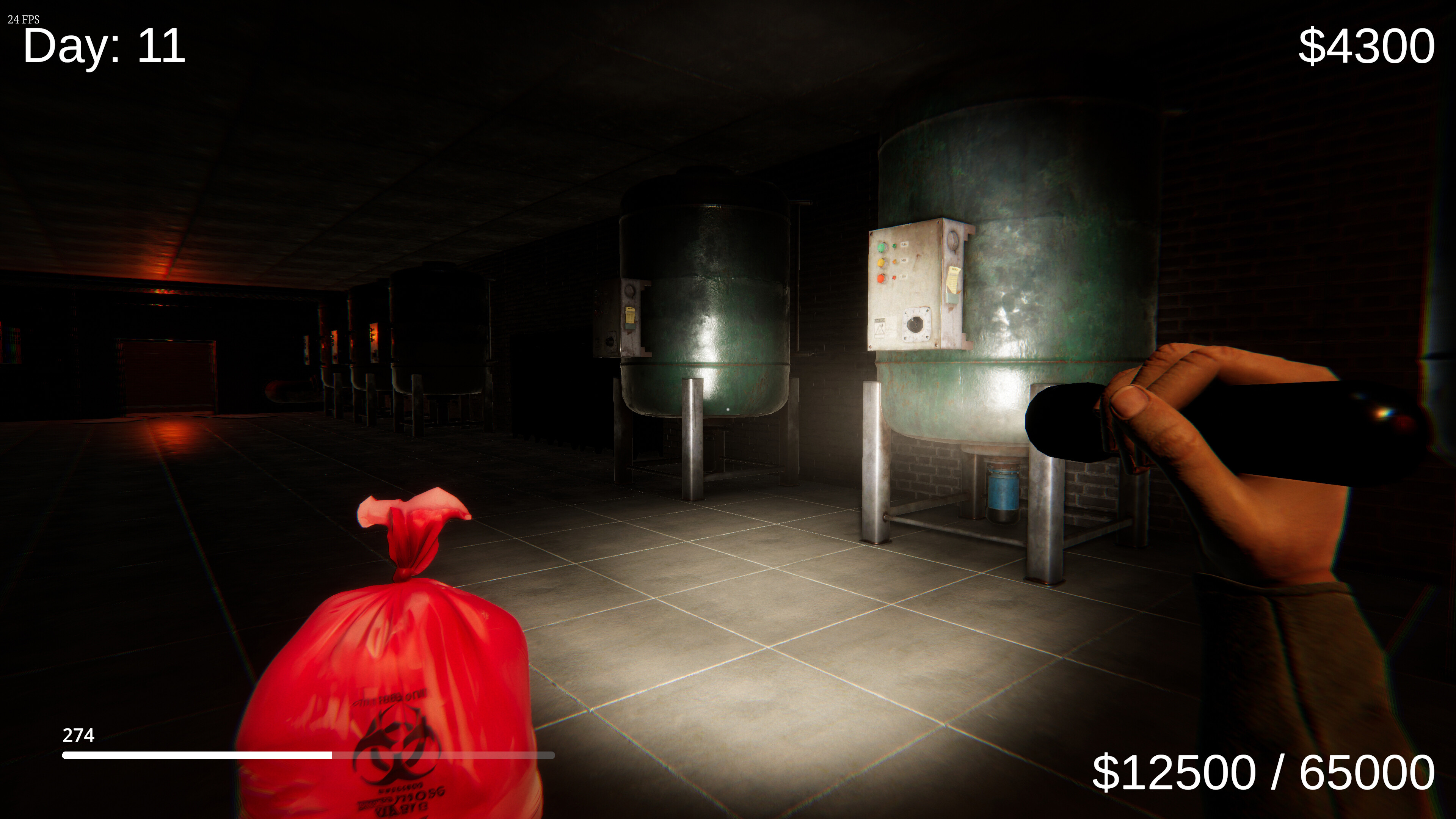
Task: Click the Day: 11 counter label
Action: pyautogui.click(x=104, y=50)
